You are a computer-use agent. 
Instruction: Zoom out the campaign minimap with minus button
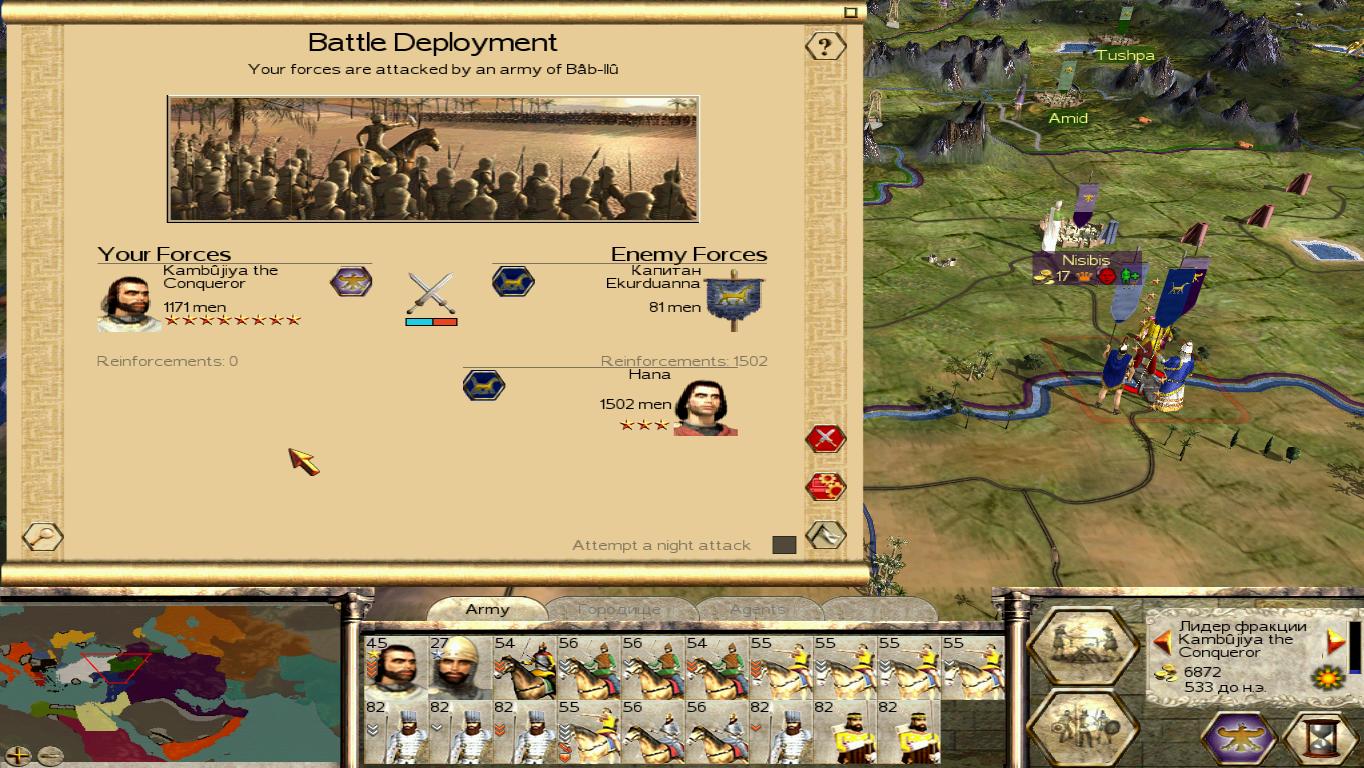[x=50, y=755]
